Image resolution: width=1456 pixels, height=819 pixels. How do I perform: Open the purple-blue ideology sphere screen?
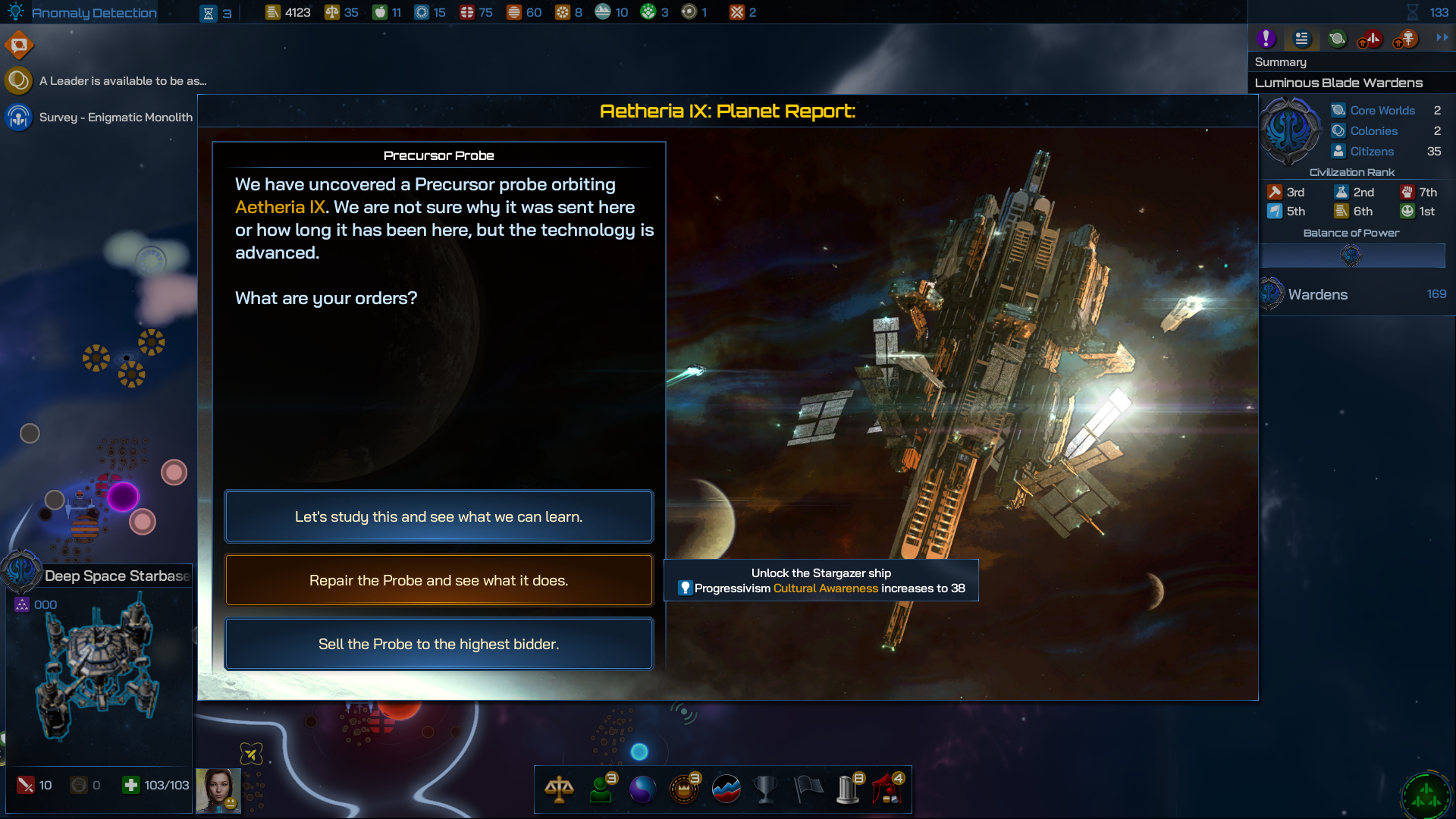642,789
